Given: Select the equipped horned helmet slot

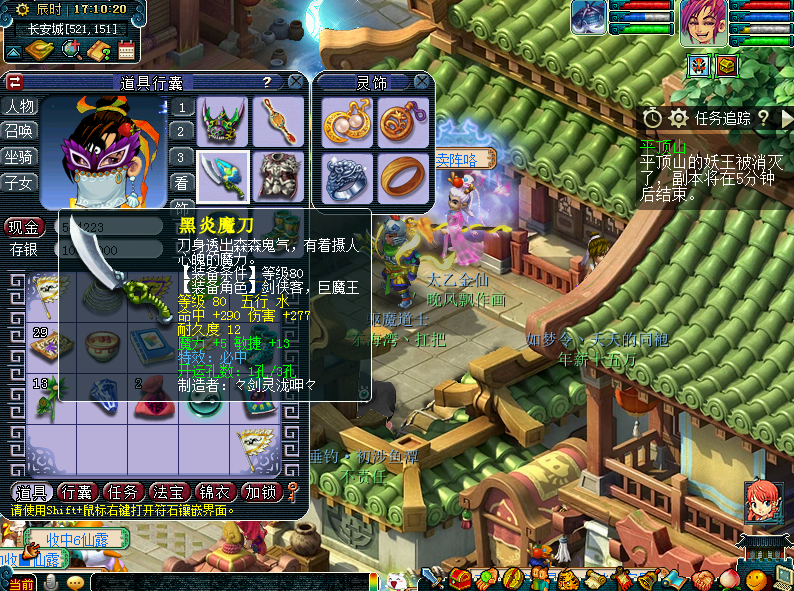Looking at the screenshot, I should pyautogui.click(x=222, y=121).
